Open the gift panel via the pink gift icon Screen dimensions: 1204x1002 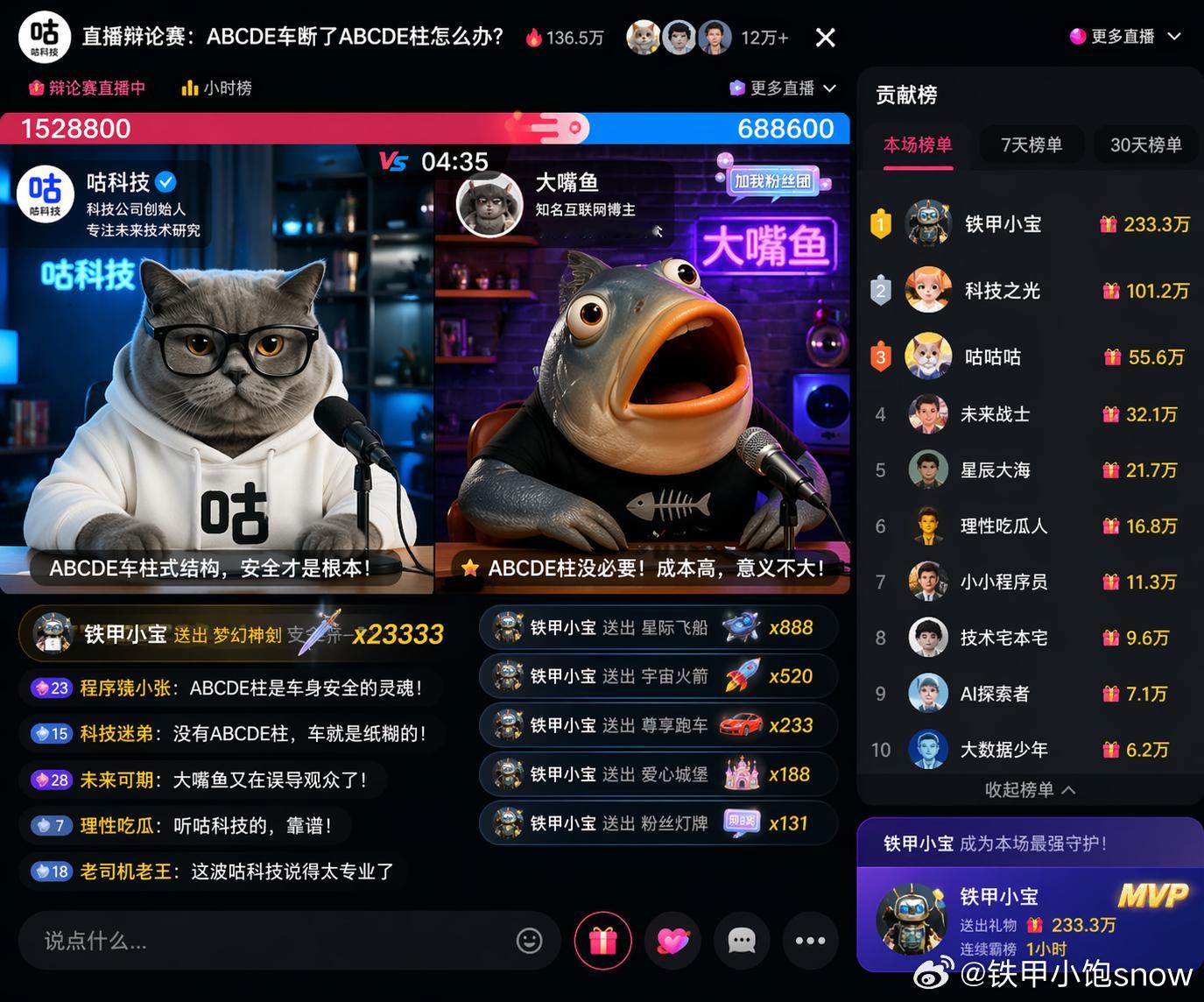602,940
